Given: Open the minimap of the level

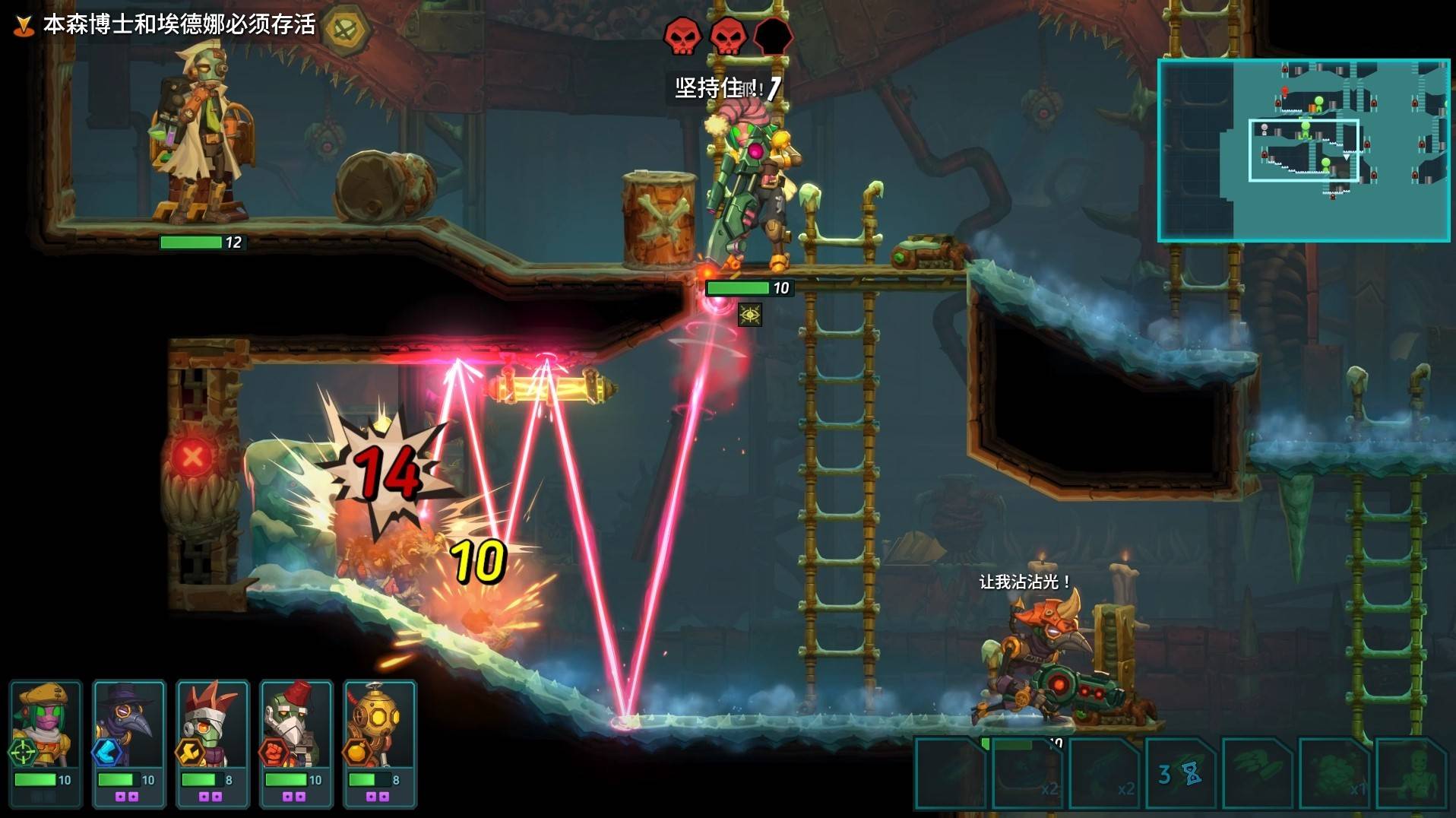Looking at the screenshot, I should (1303, 151).
